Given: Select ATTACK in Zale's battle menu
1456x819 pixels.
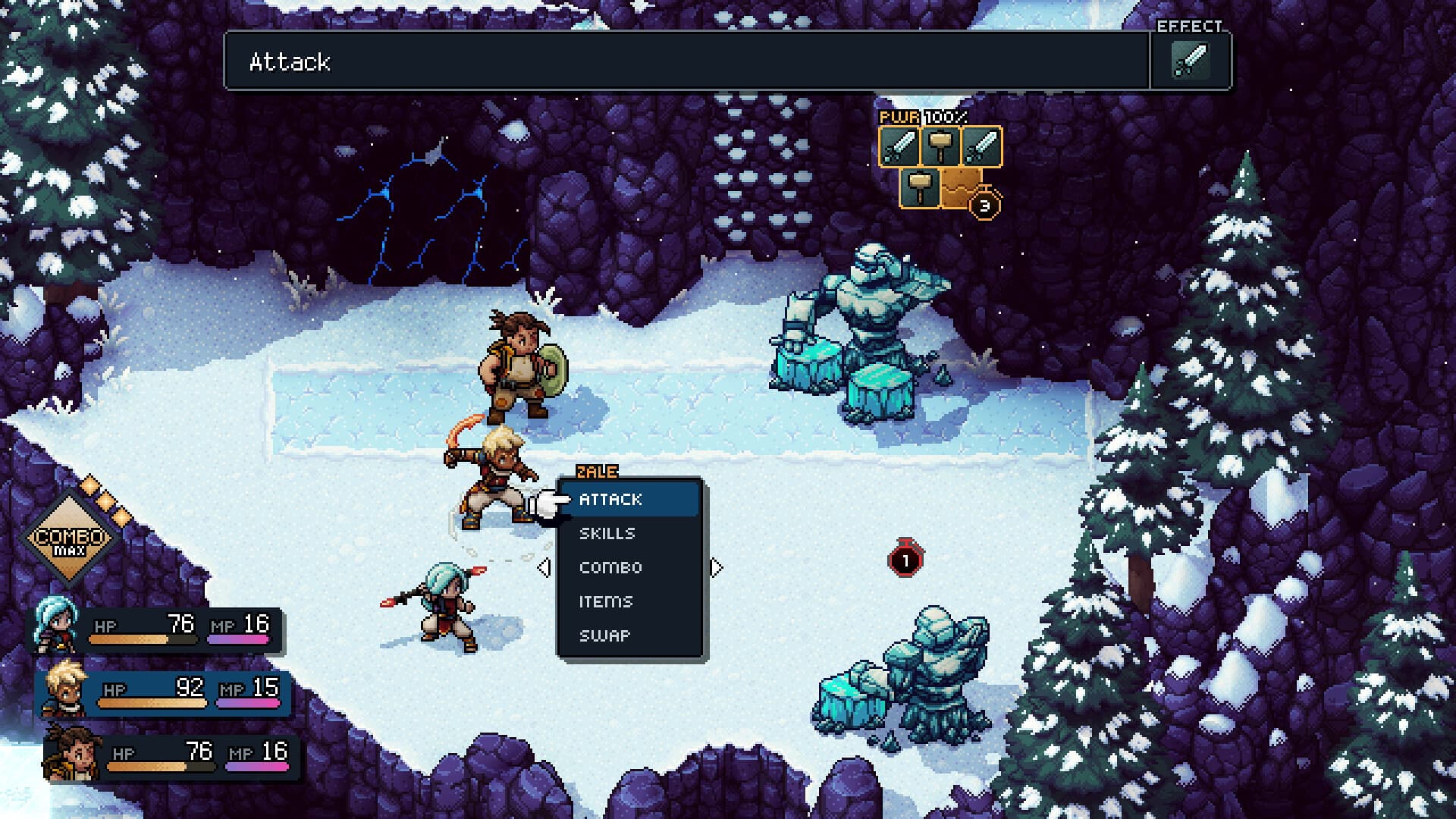Looking at the screenshot, I should (x=610, y=499).
